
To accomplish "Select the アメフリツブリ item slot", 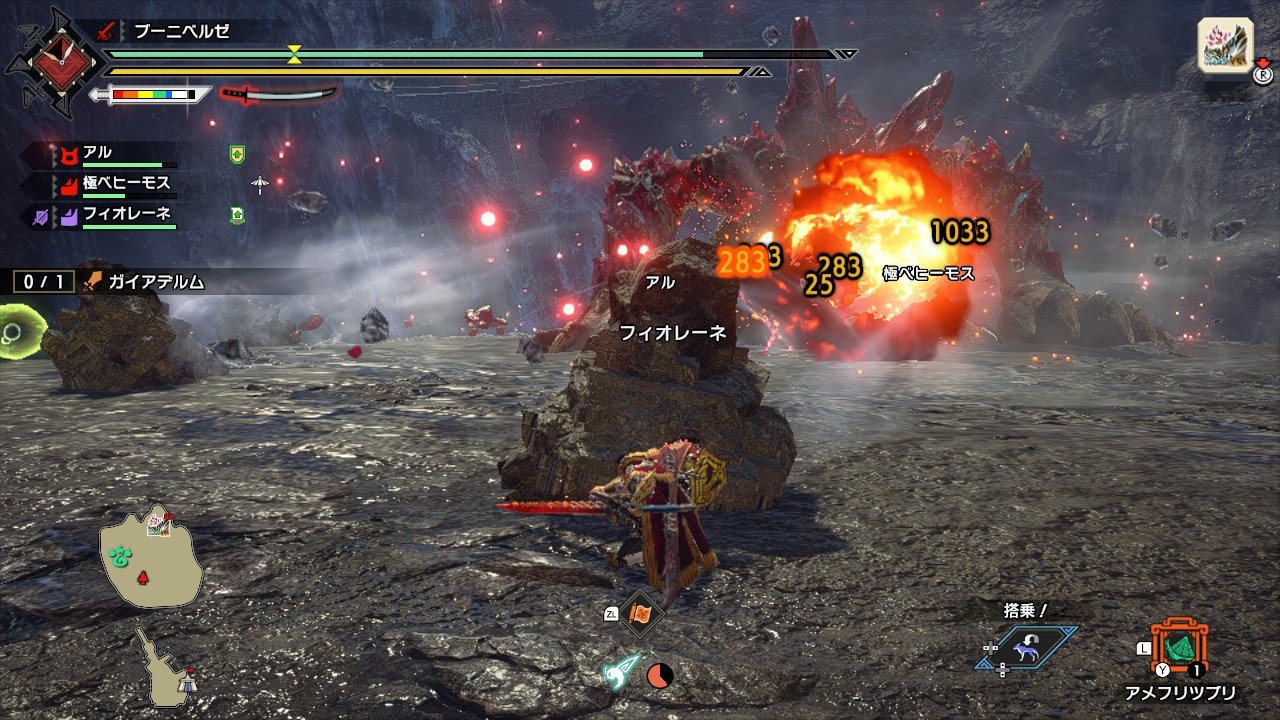I will [1180, 648].
